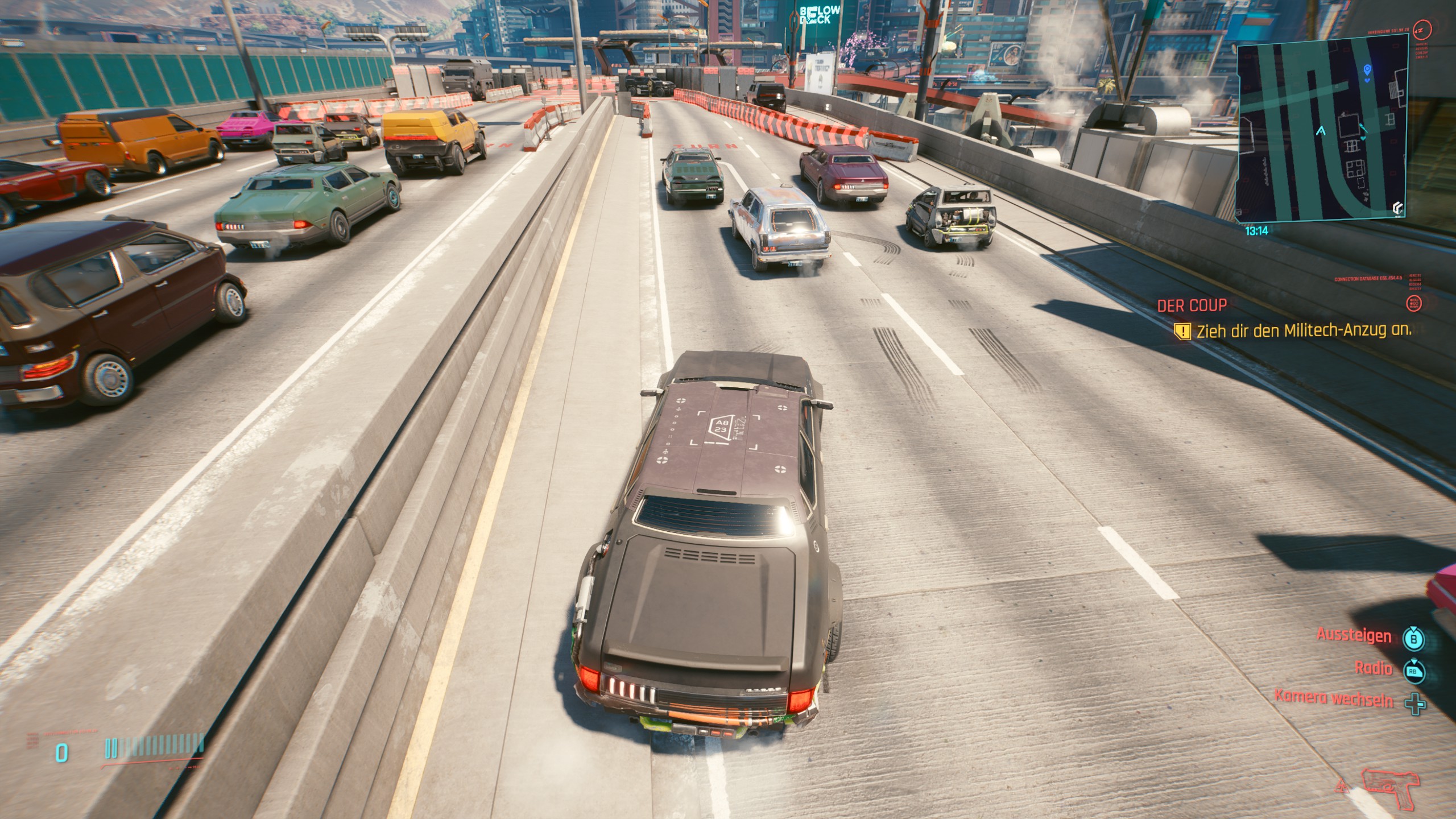Screen dimensions: 1456x819
Task: Click the Der Coup quest title
Action: pos(1192,305)
